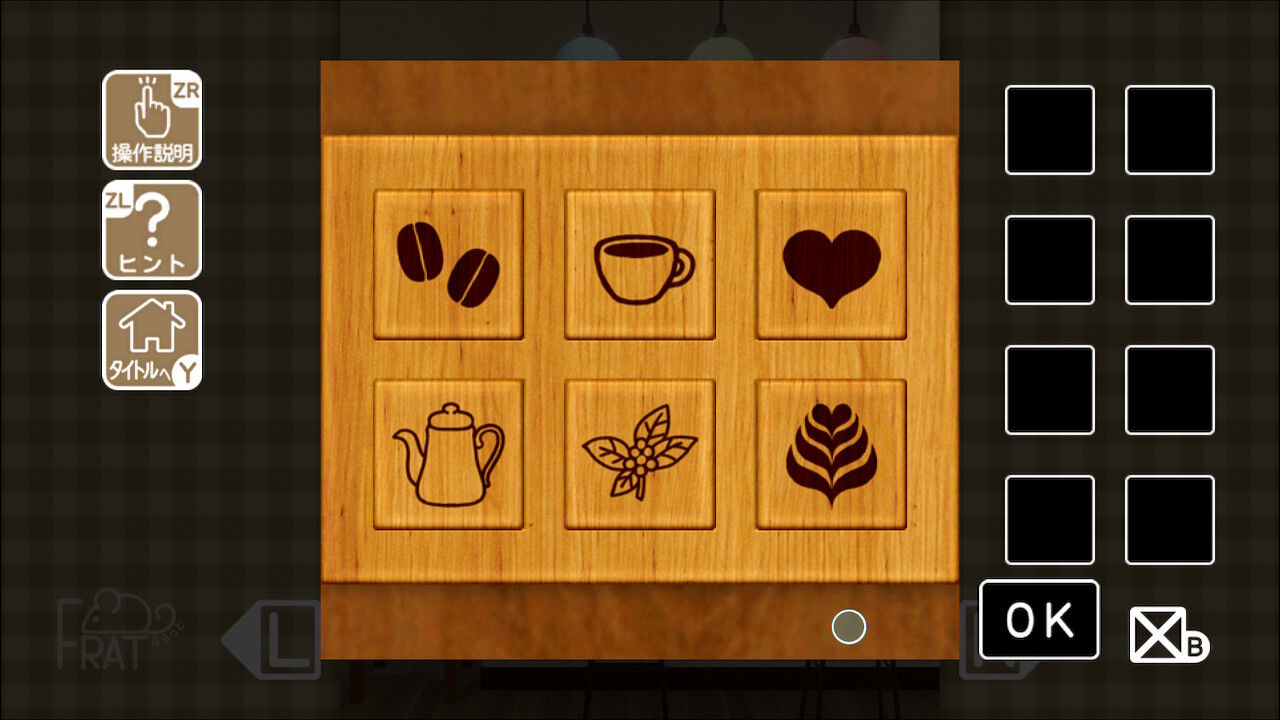Click the small circle indicator below the board
Screen dimensions: 1280x720
[x=847, y=625]
